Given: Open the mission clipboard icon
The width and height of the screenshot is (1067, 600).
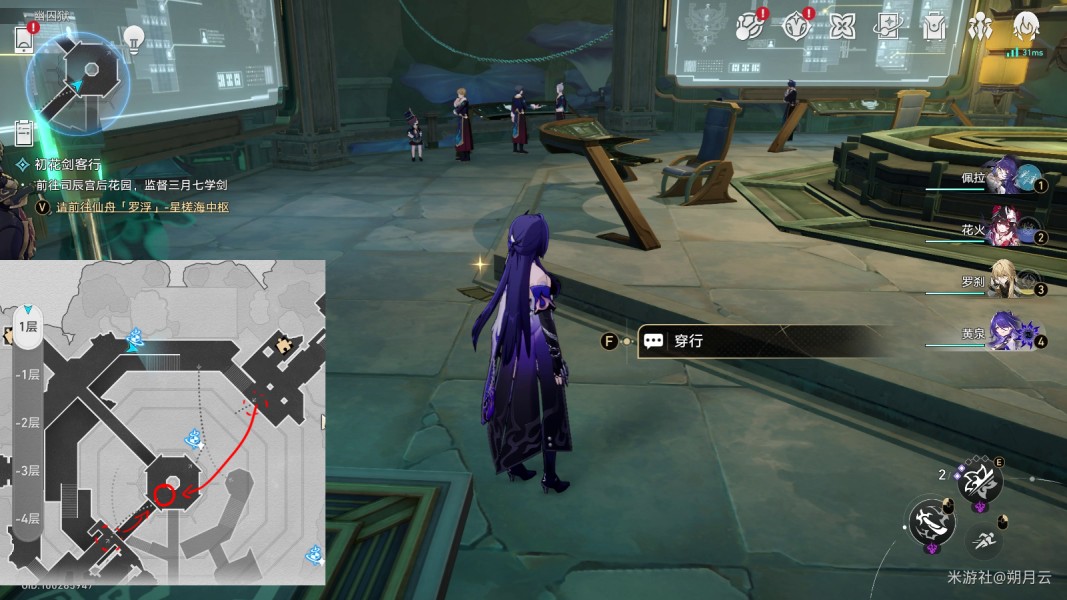Looking at the screenshot, I should point(25,131).
